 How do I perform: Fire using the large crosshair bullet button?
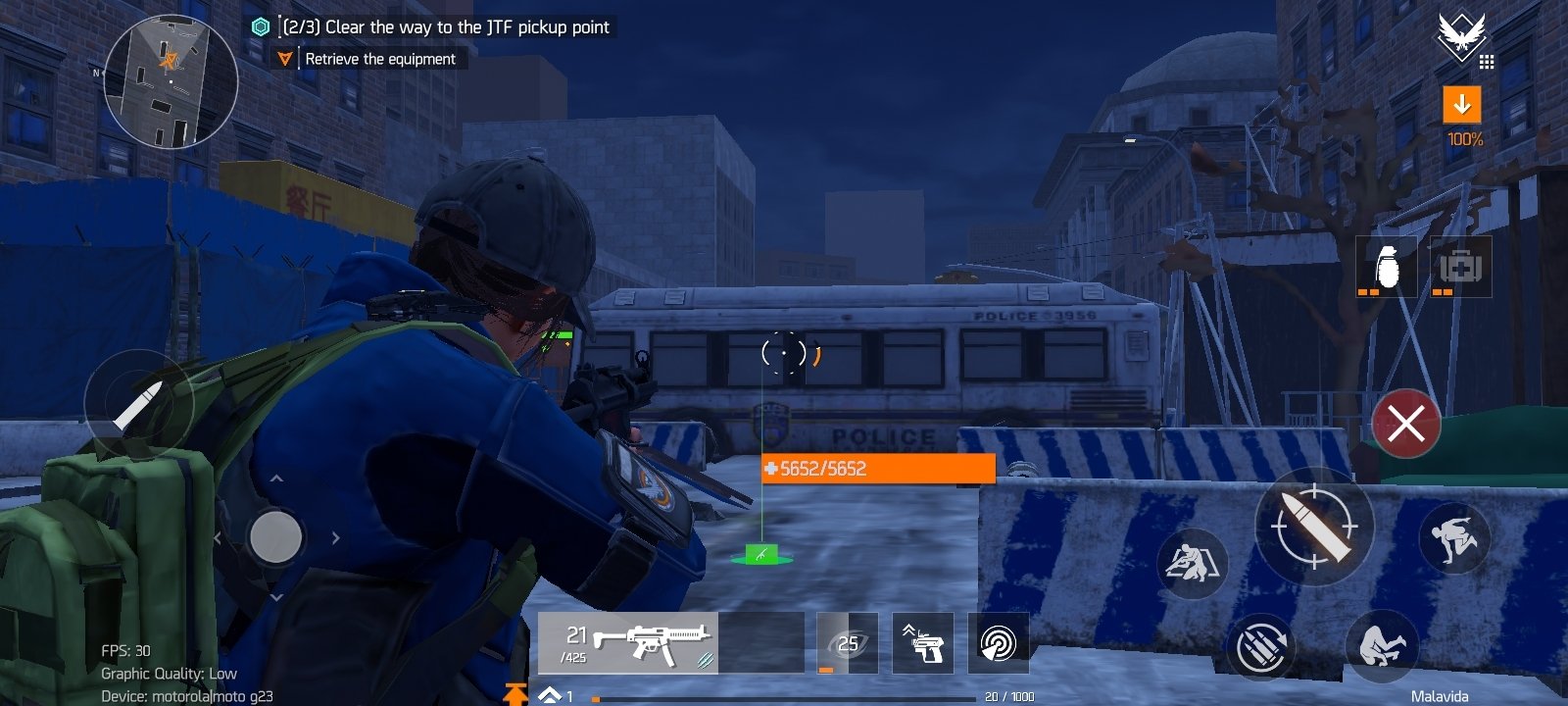(x=1314, y=527)
